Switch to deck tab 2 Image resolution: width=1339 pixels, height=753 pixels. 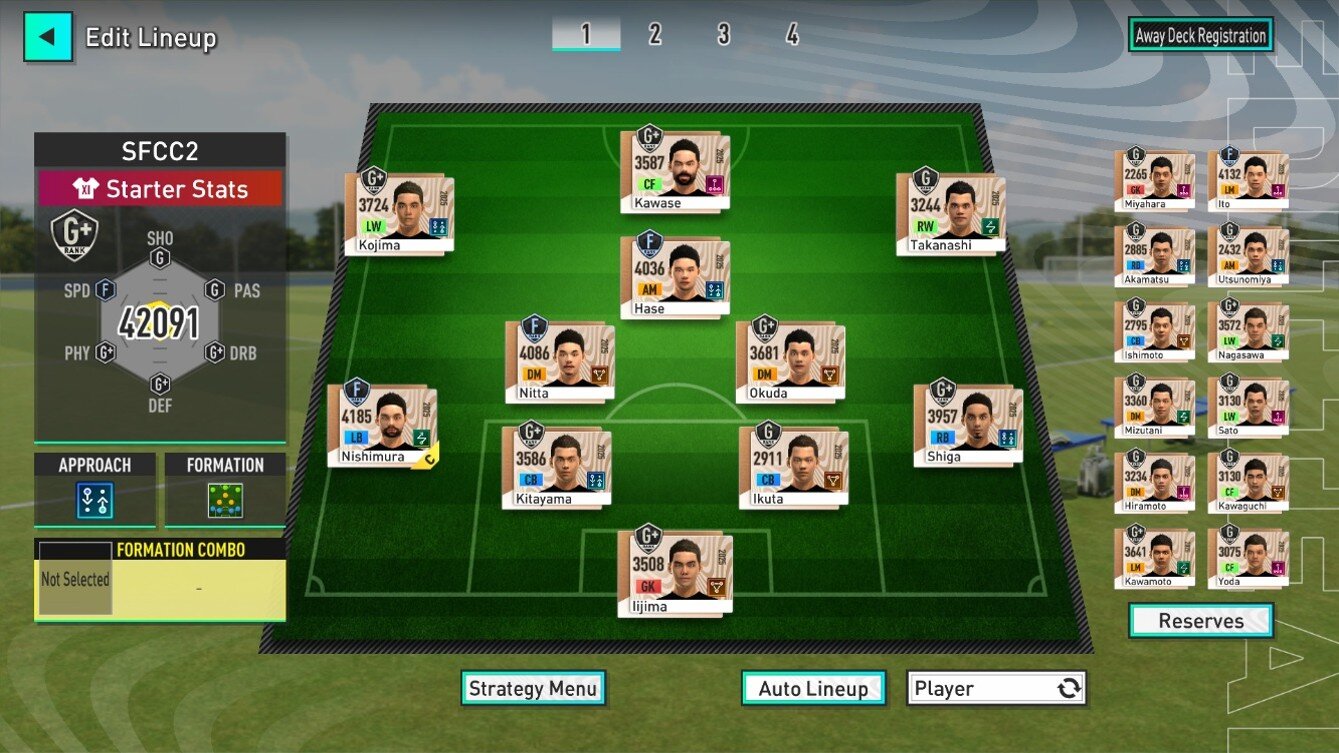point(654,35)
